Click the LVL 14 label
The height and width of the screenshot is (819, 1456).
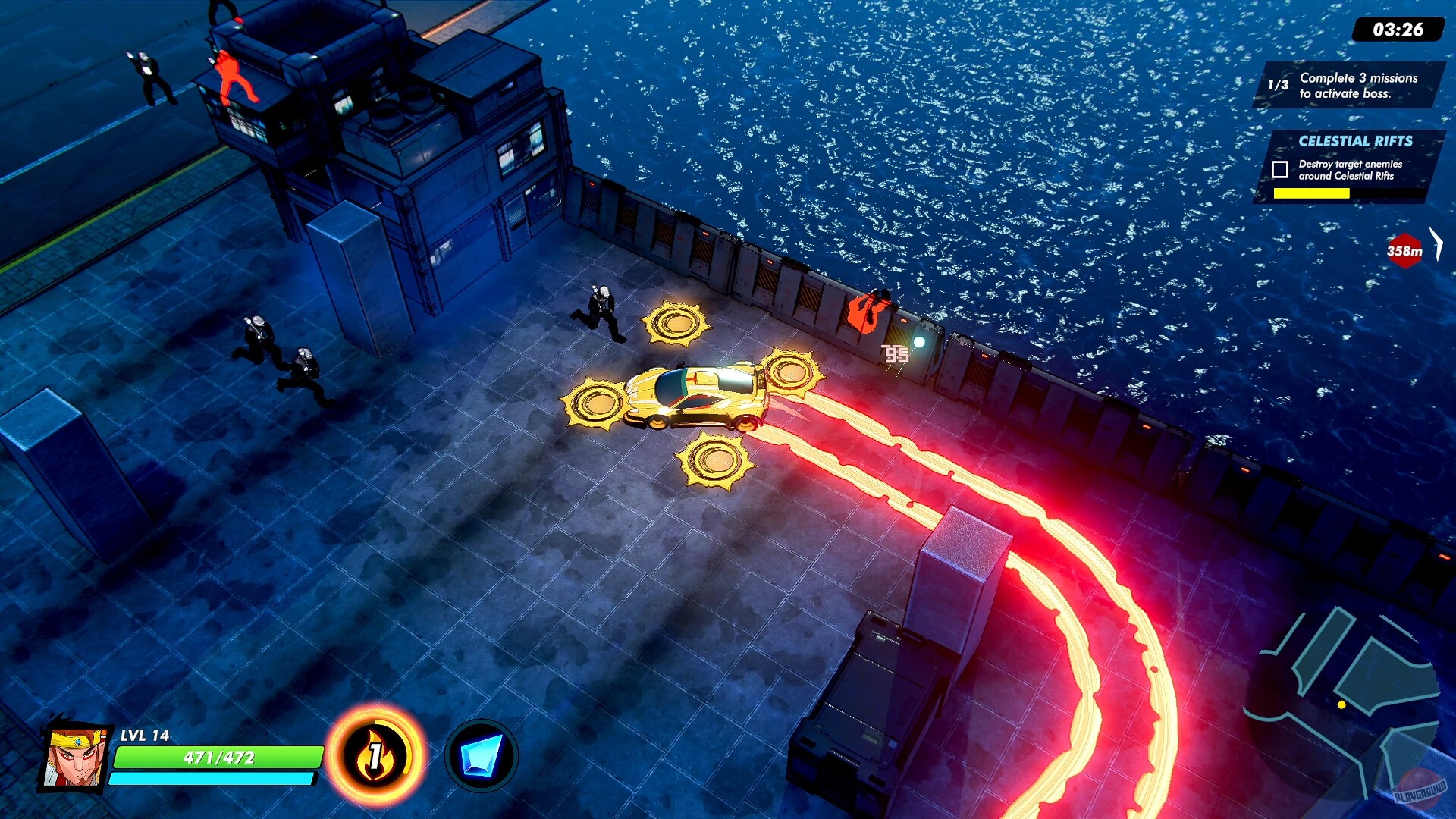coord(145,736)
